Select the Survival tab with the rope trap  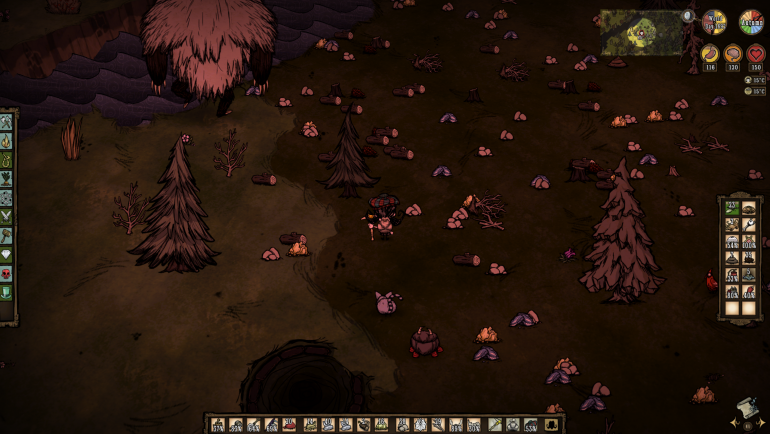click(7, 157)
